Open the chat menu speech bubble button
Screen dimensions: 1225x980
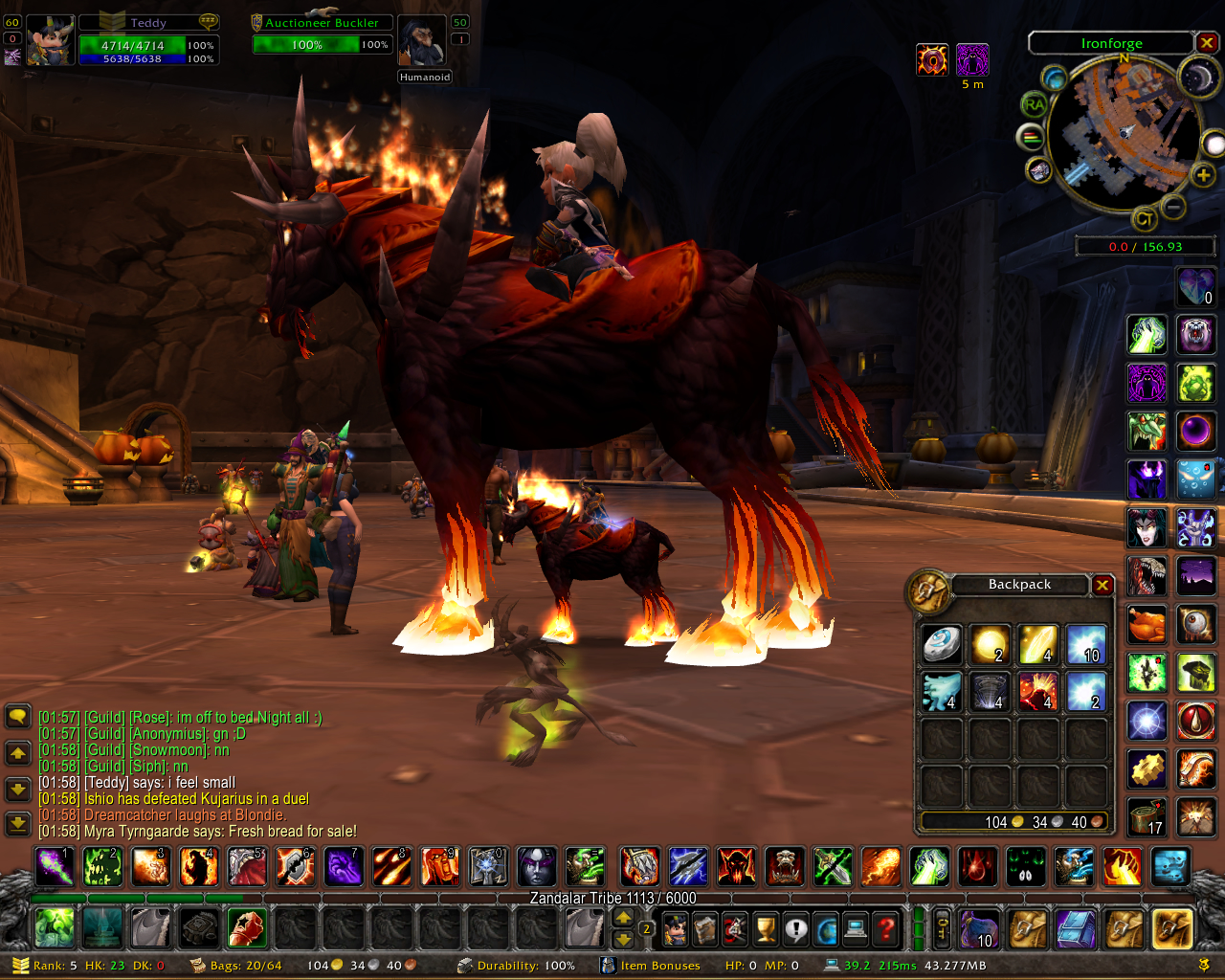coord(17,716)
